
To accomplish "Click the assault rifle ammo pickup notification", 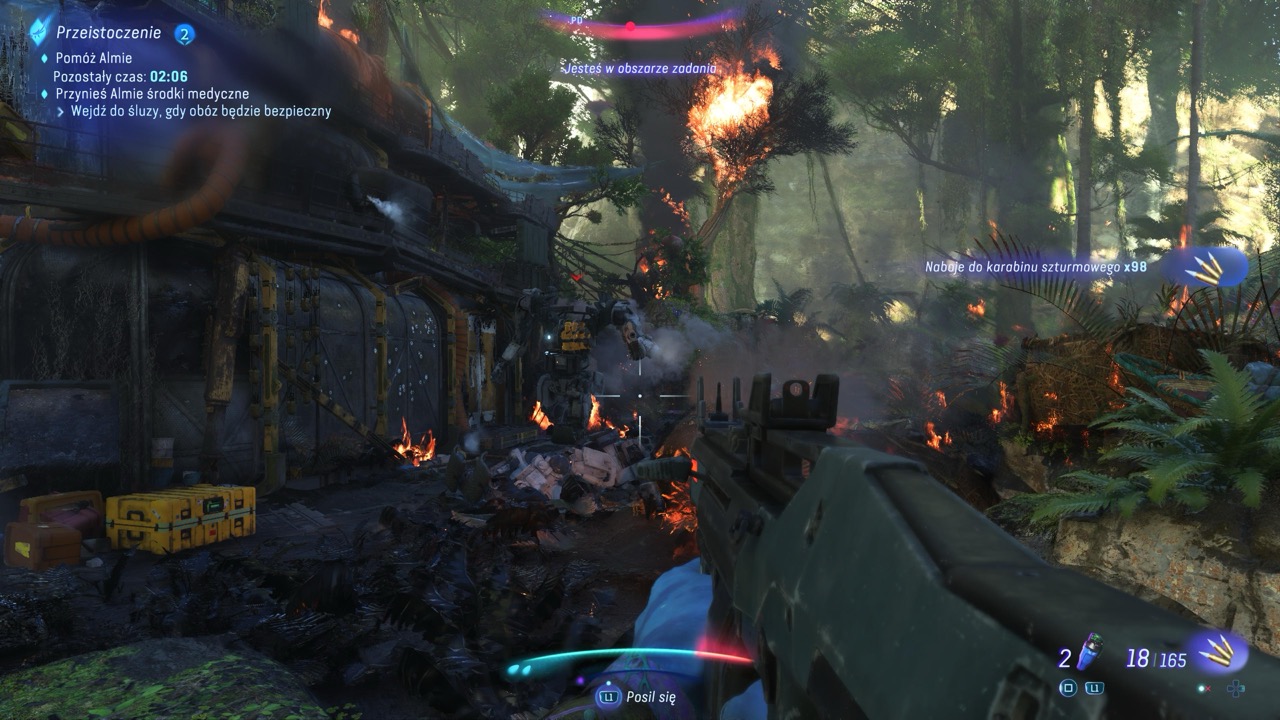I will click(x=1036, y=267).
